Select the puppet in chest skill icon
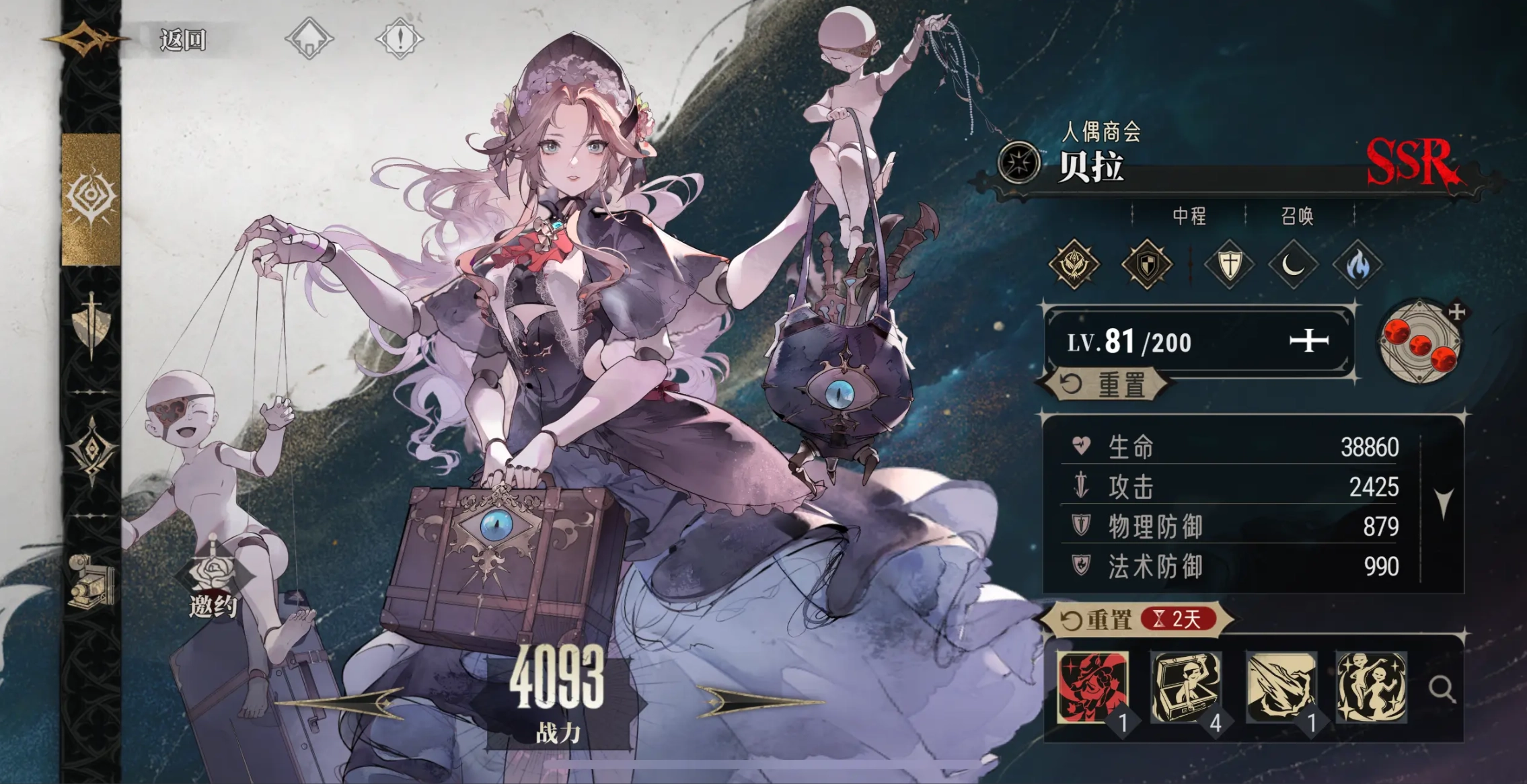The image size is (1527, 784). pos(1187,687)
